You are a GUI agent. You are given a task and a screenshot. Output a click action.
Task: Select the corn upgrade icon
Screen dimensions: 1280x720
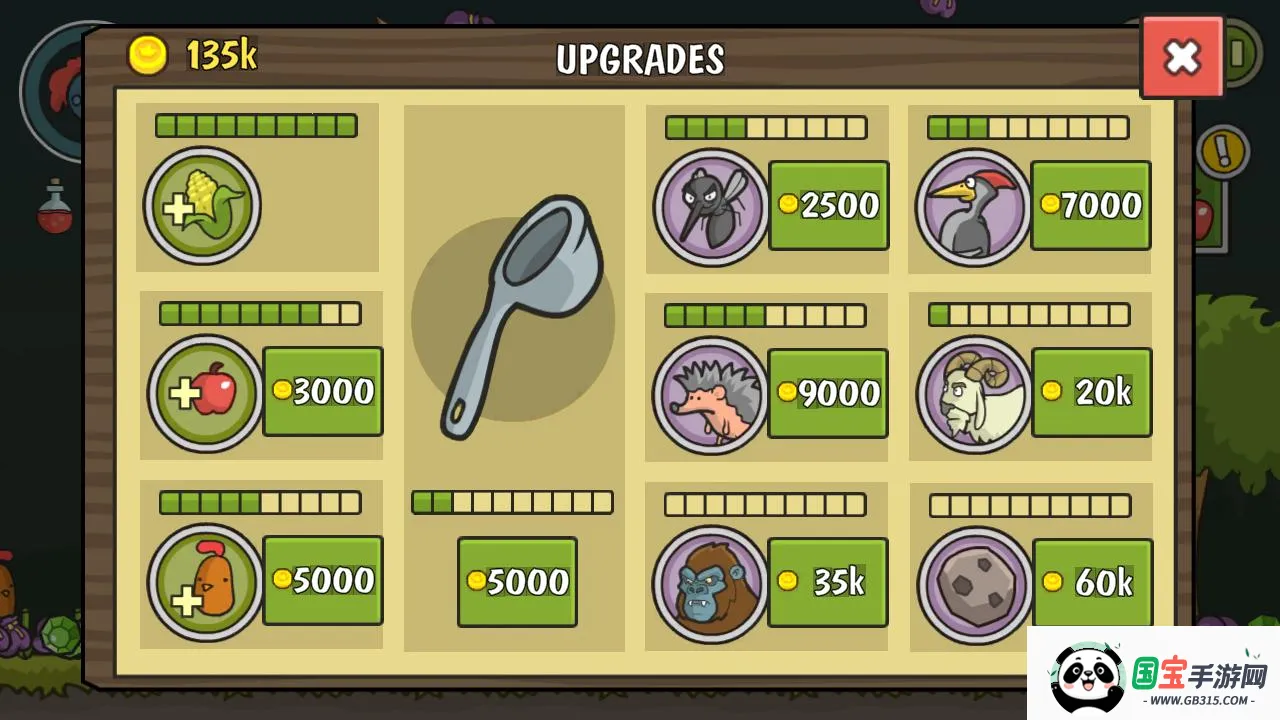pyautogui.click(x=202, y=207)
